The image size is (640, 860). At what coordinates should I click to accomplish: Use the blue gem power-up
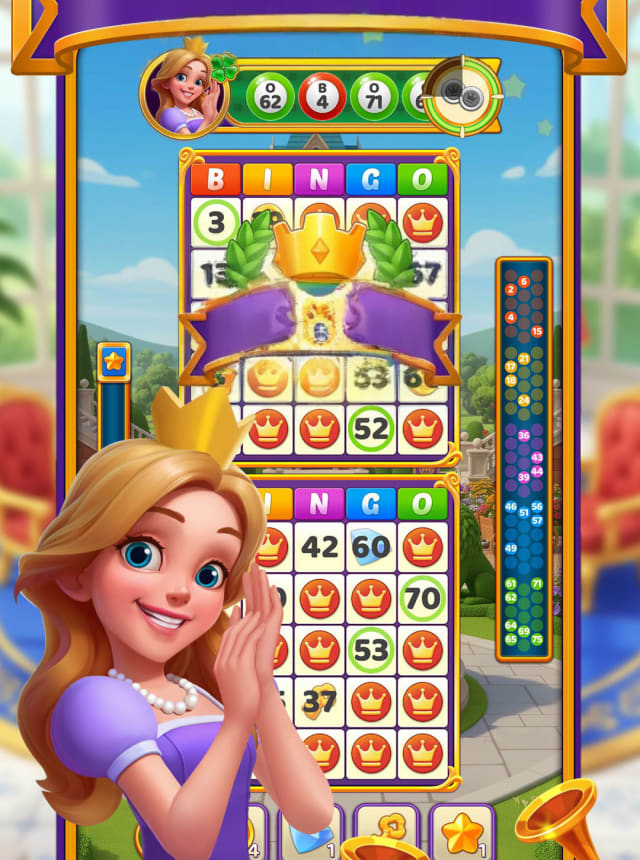pyautogui.click(x=309, y=832)
